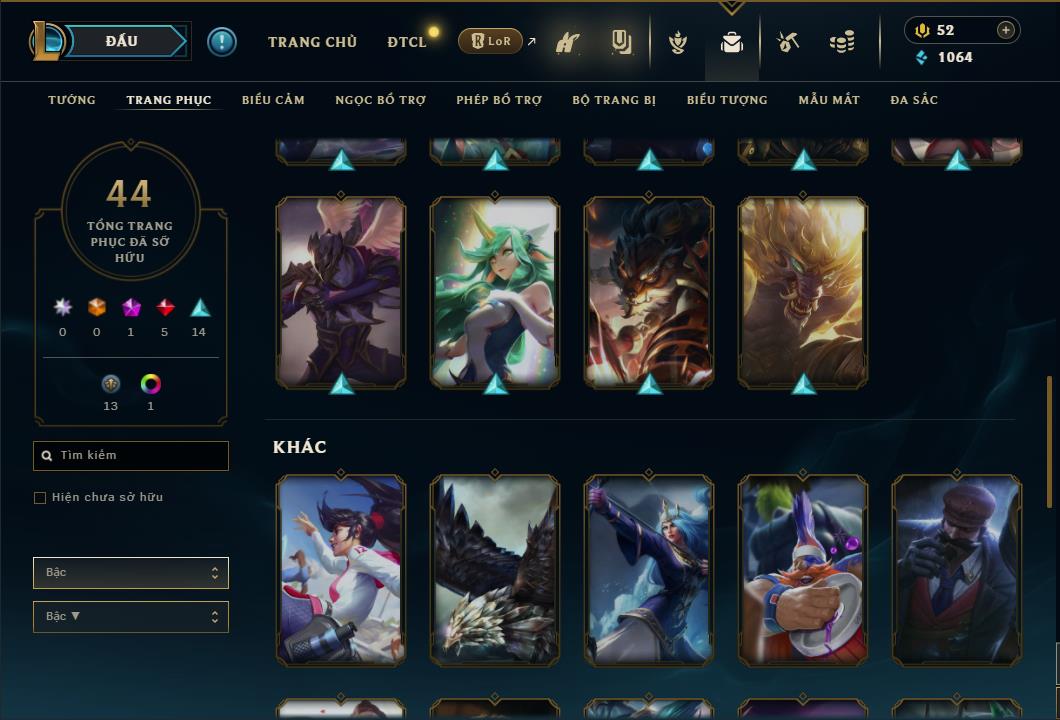The width and height of the screenshot is (1060, 720).
Task: Click the ĐẤU play button
Action: click(121, 41)
